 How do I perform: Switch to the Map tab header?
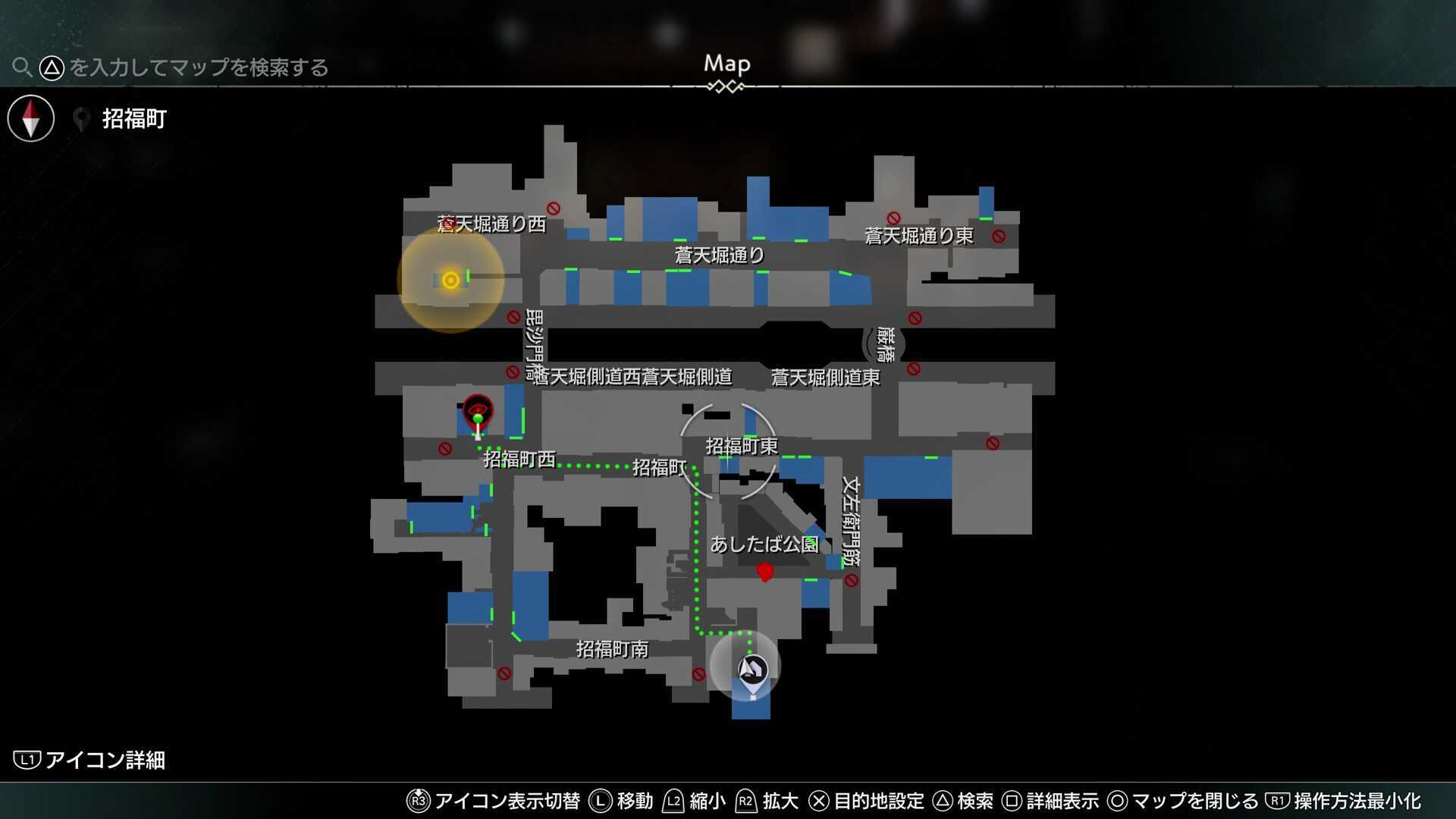point(727,64)
